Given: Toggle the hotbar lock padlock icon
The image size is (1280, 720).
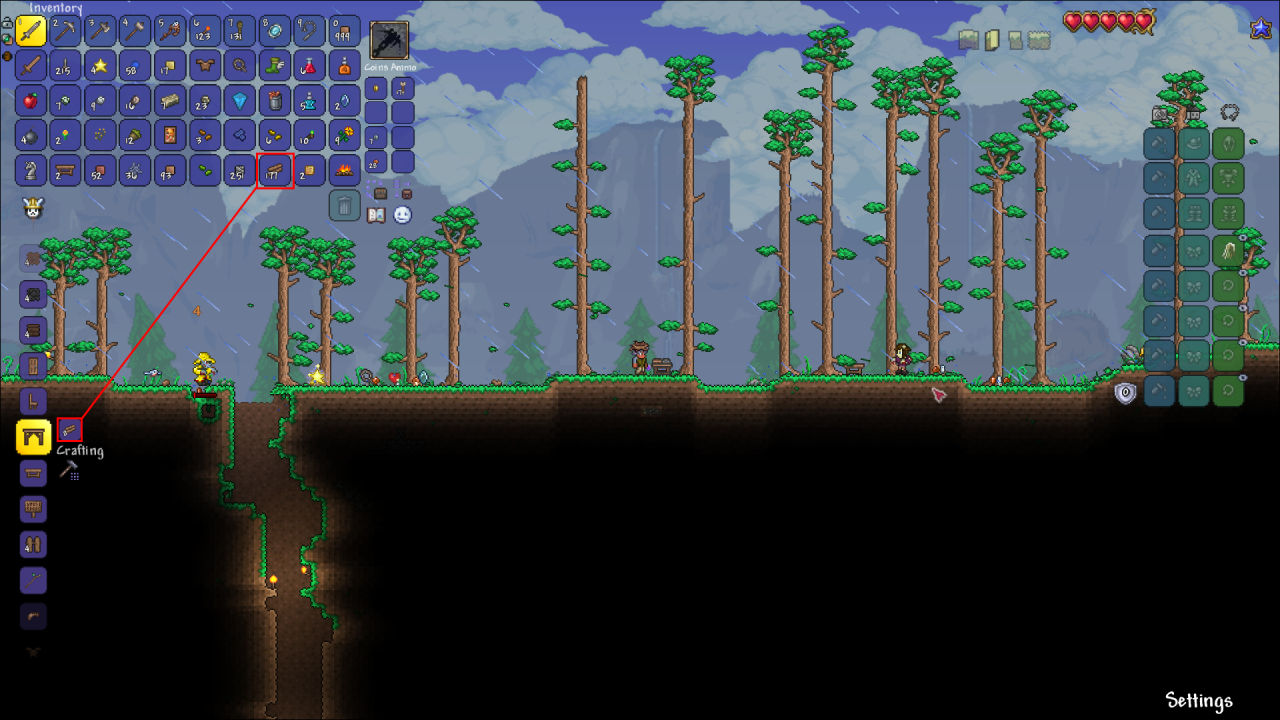Looking at the screenshot, I should tap(8, 22).
